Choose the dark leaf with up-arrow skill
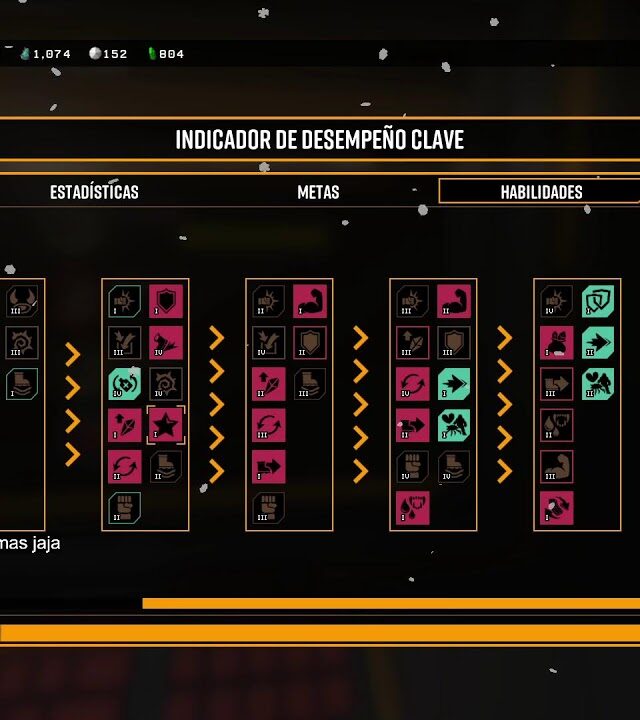 [x=412, y=343]
